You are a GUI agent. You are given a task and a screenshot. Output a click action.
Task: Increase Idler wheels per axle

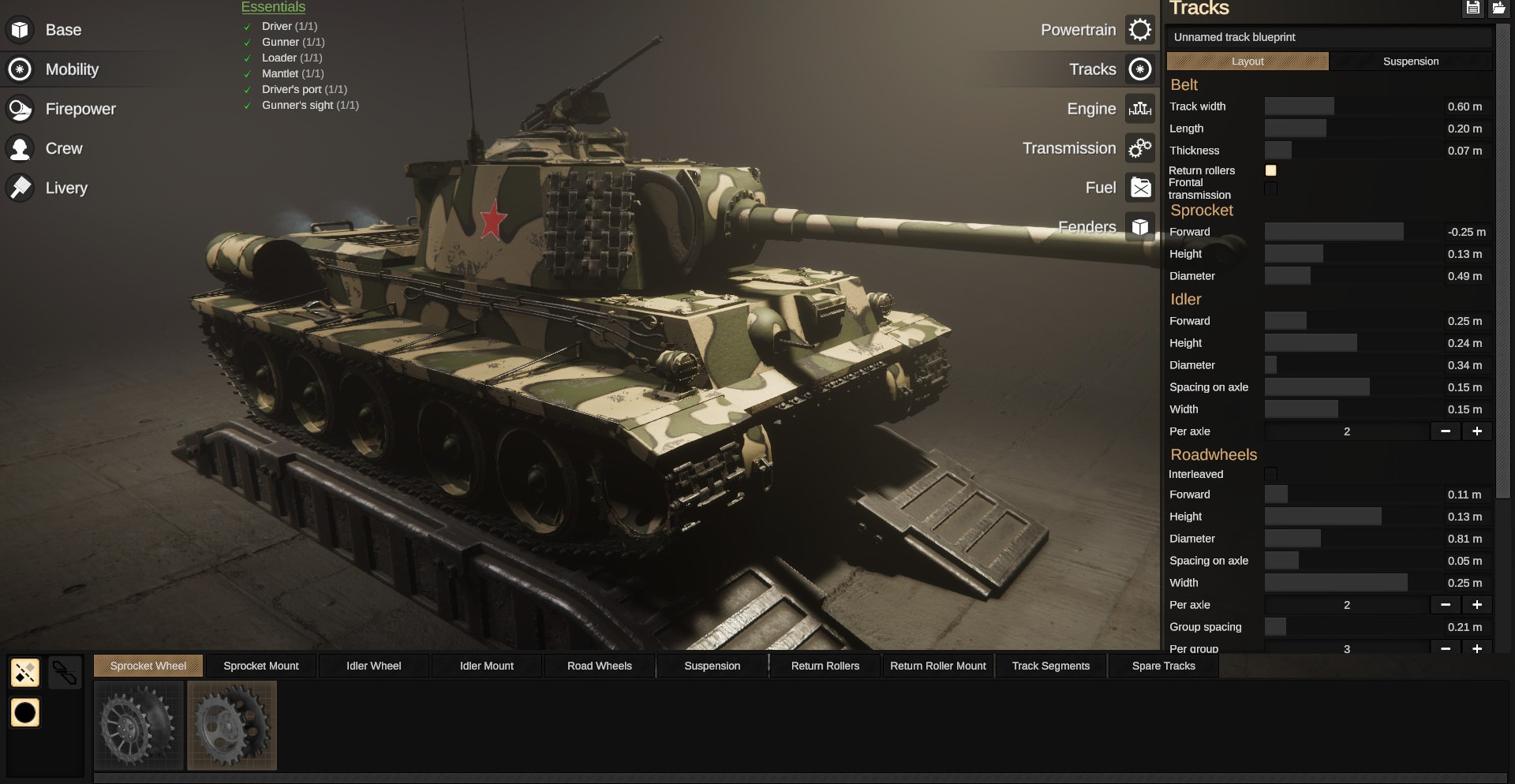(x=1476, y=431)
